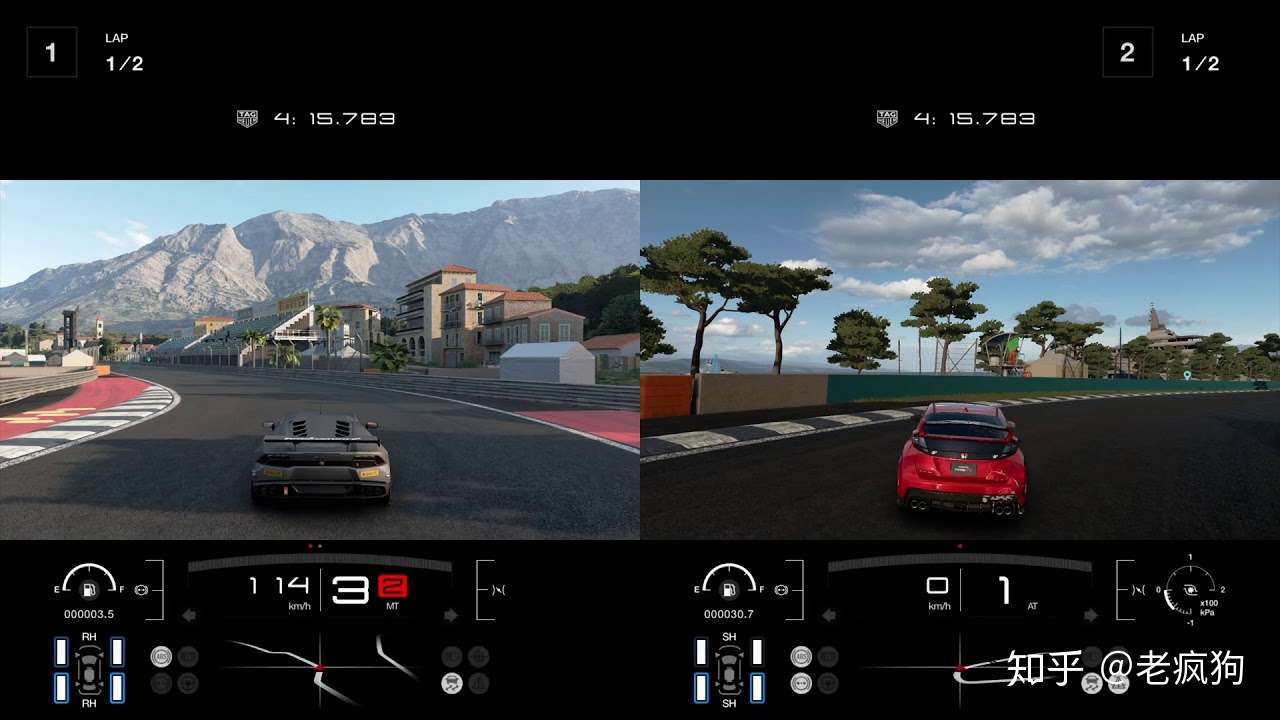Select player 1's RH tire wear diagram
This screenshot has width=1280, height=720.
click(x=89, y=668)
